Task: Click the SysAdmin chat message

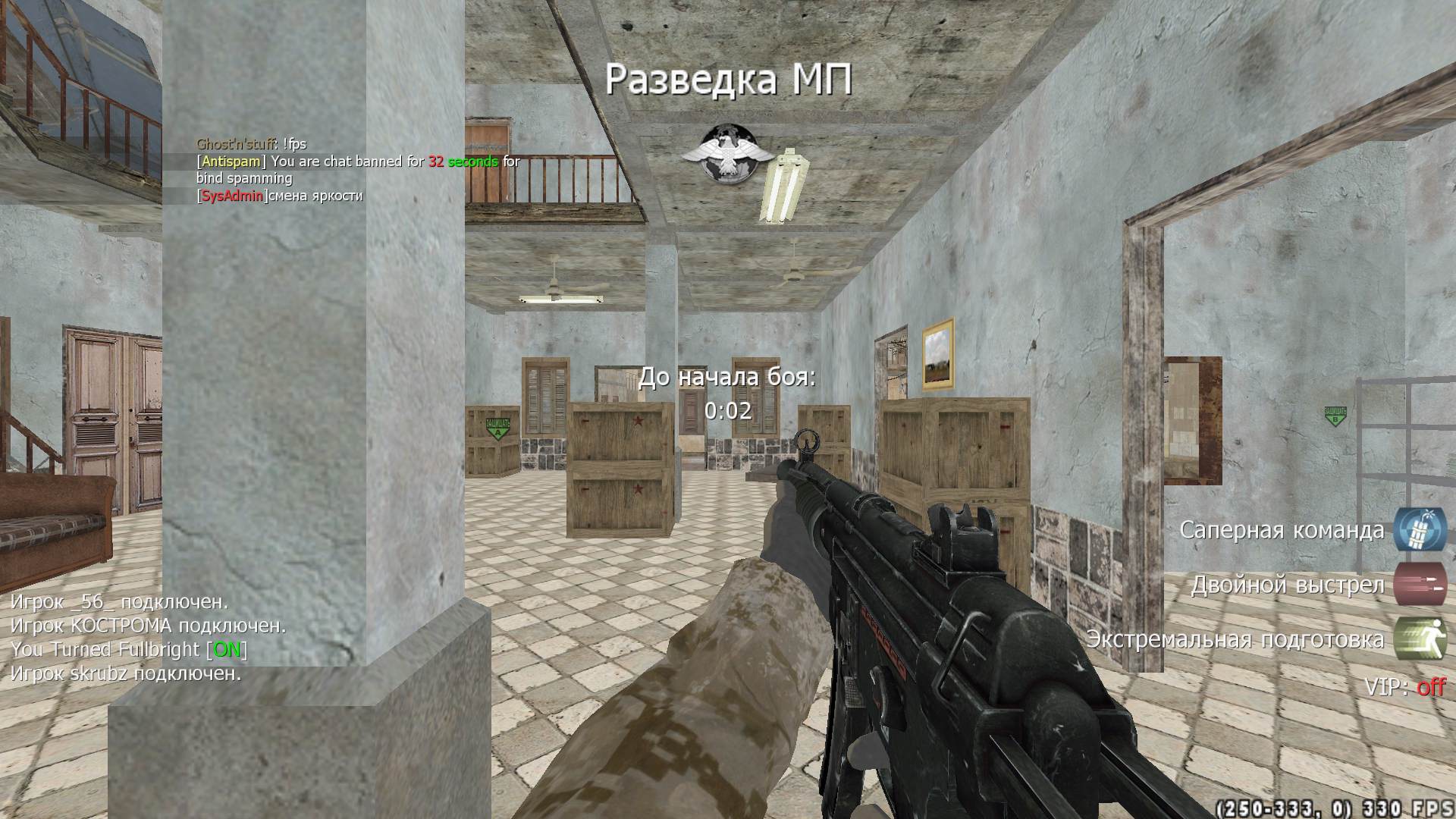Action: (x=280, y=196)
